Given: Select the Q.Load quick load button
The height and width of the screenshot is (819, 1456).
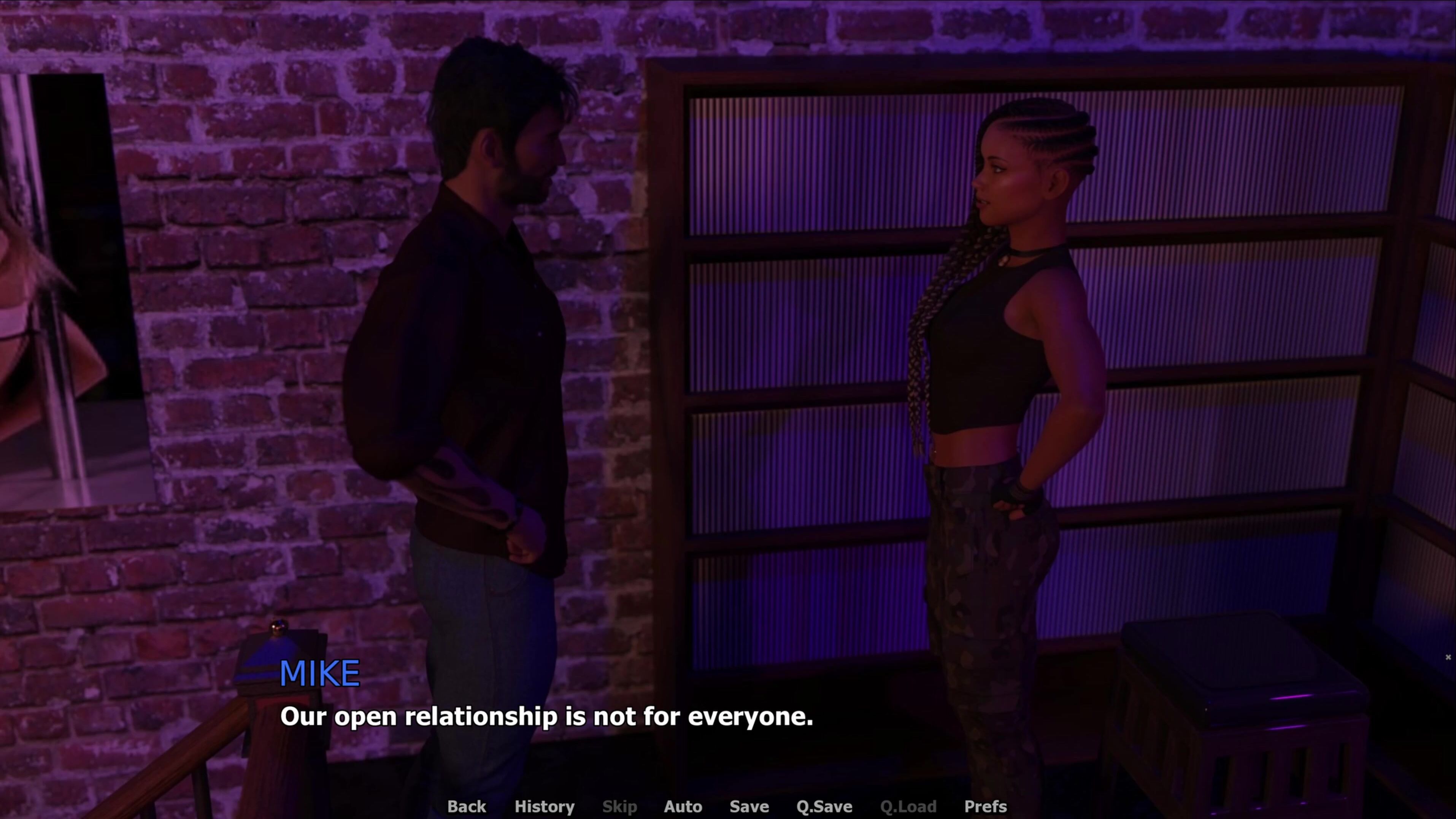Looking at the screenshot, I should 908,806.
